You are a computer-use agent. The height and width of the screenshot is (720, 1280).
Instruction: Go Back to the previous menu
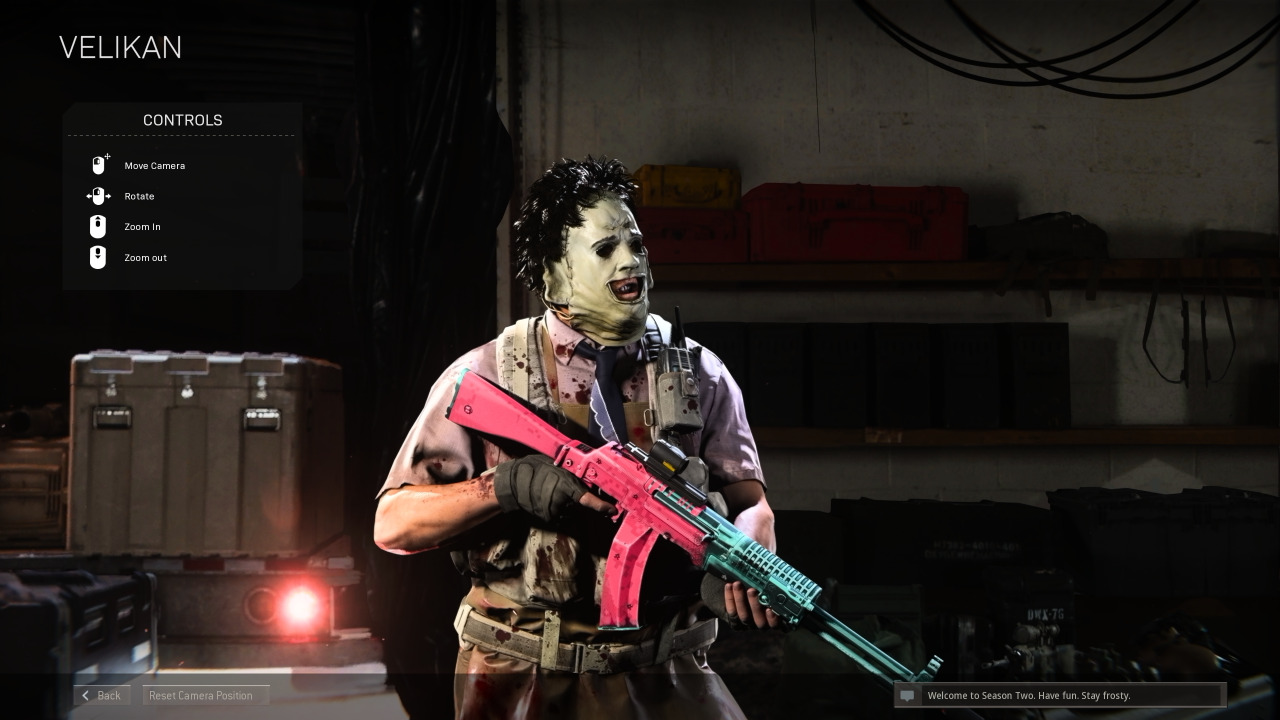click(101, 695)
